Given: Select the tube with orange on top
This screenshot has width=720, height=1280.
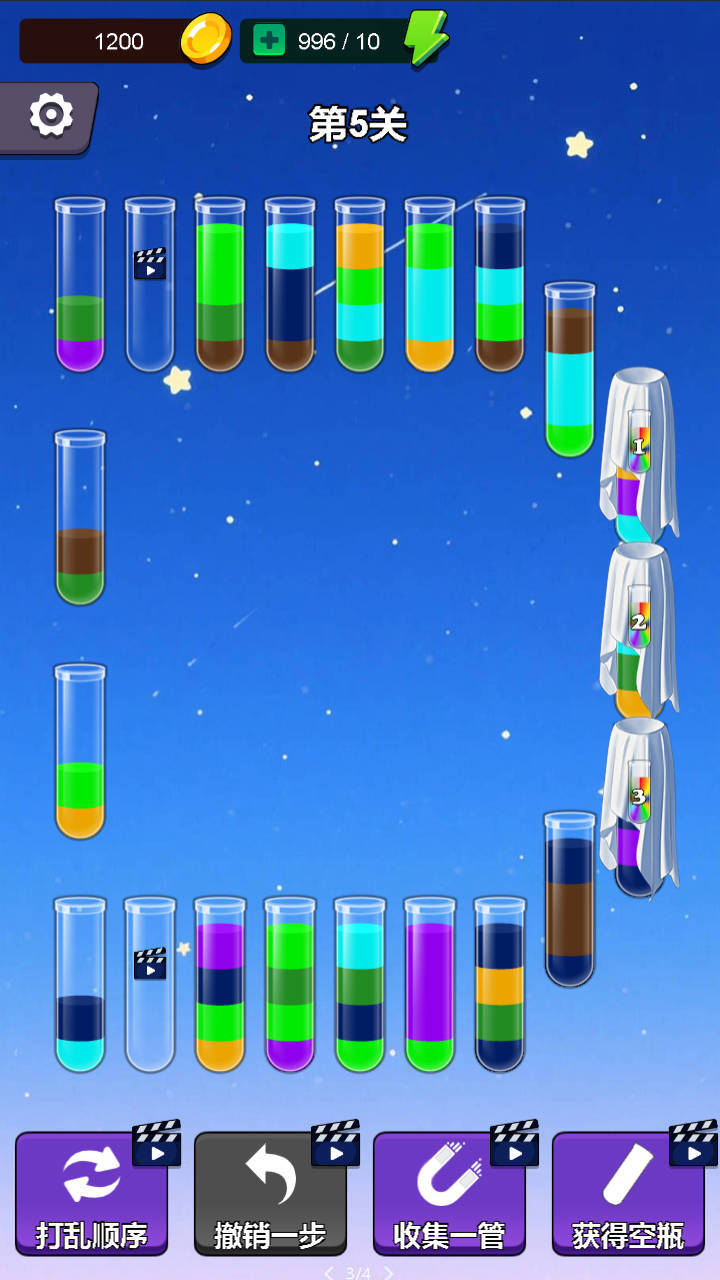Looking at the screenshot, I should pos(360,290).
